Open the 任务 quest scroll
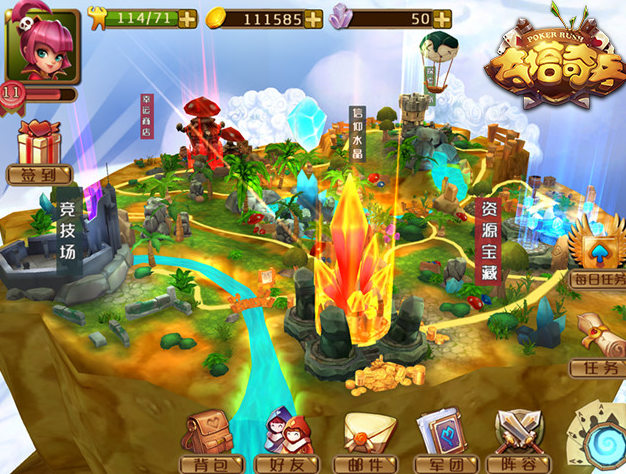 click(x=597, y=342)
